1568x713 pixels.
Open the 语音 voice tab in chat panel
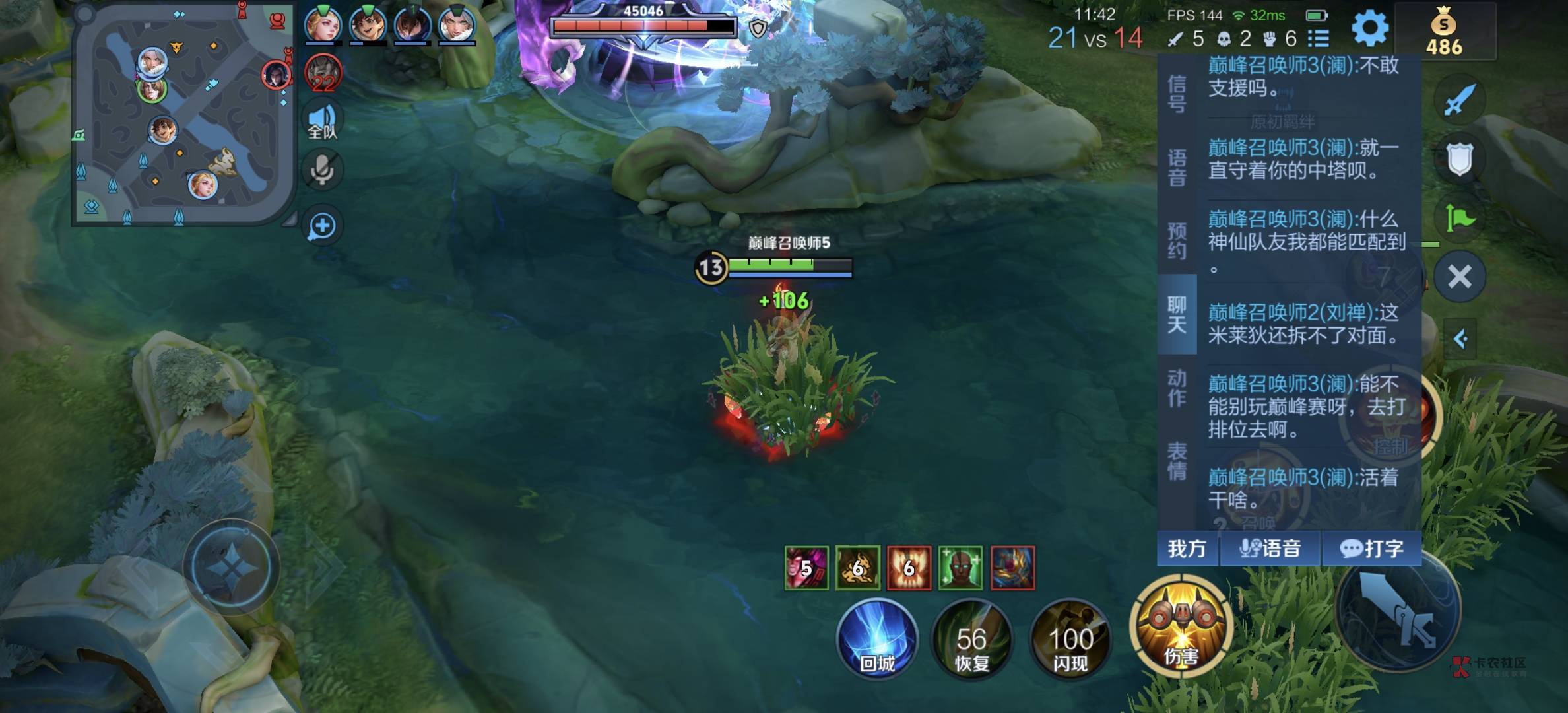tap(1177, 167)
